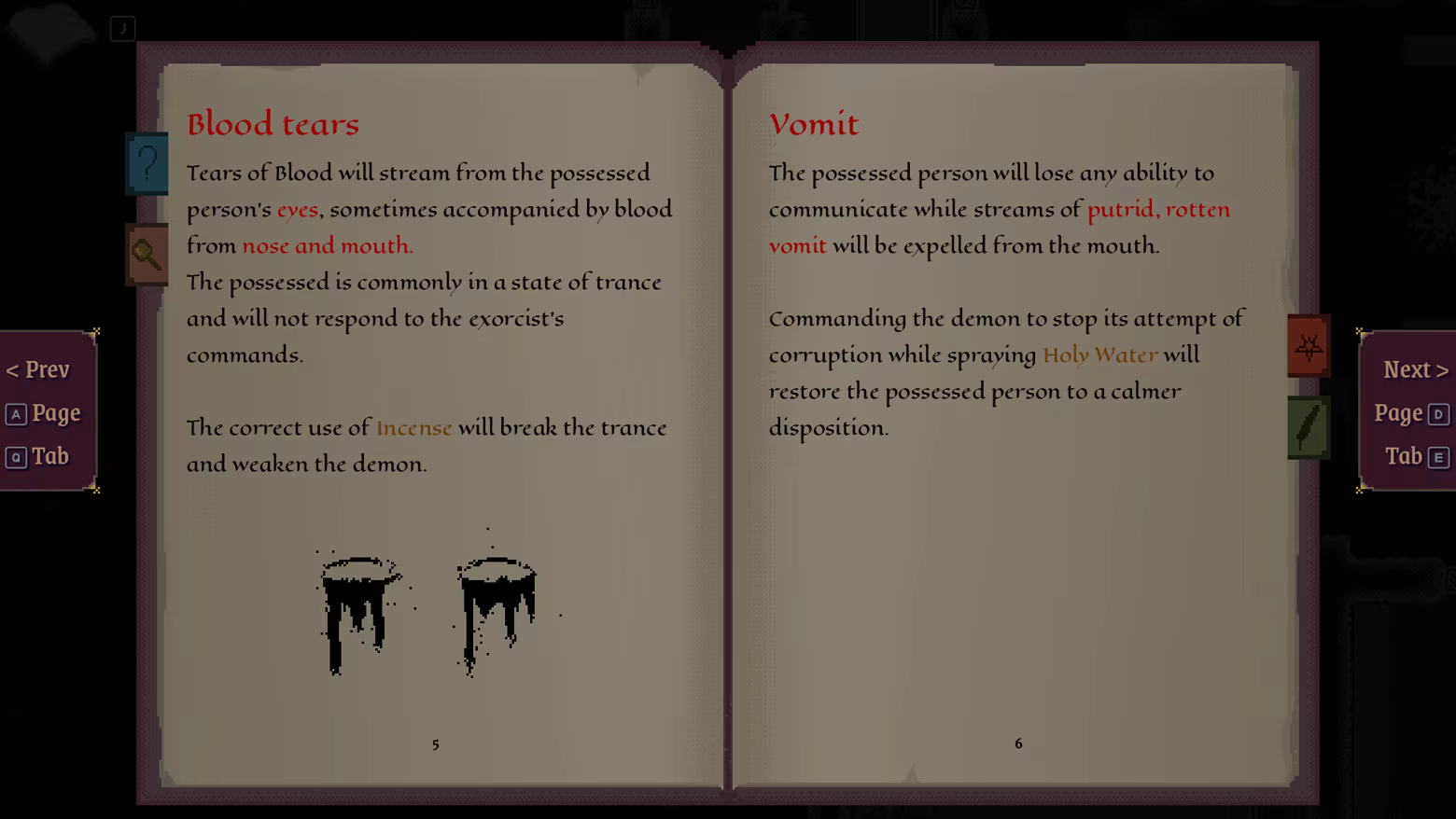
Task: Select the Vomit chapter heading
Action: [814, 123]
